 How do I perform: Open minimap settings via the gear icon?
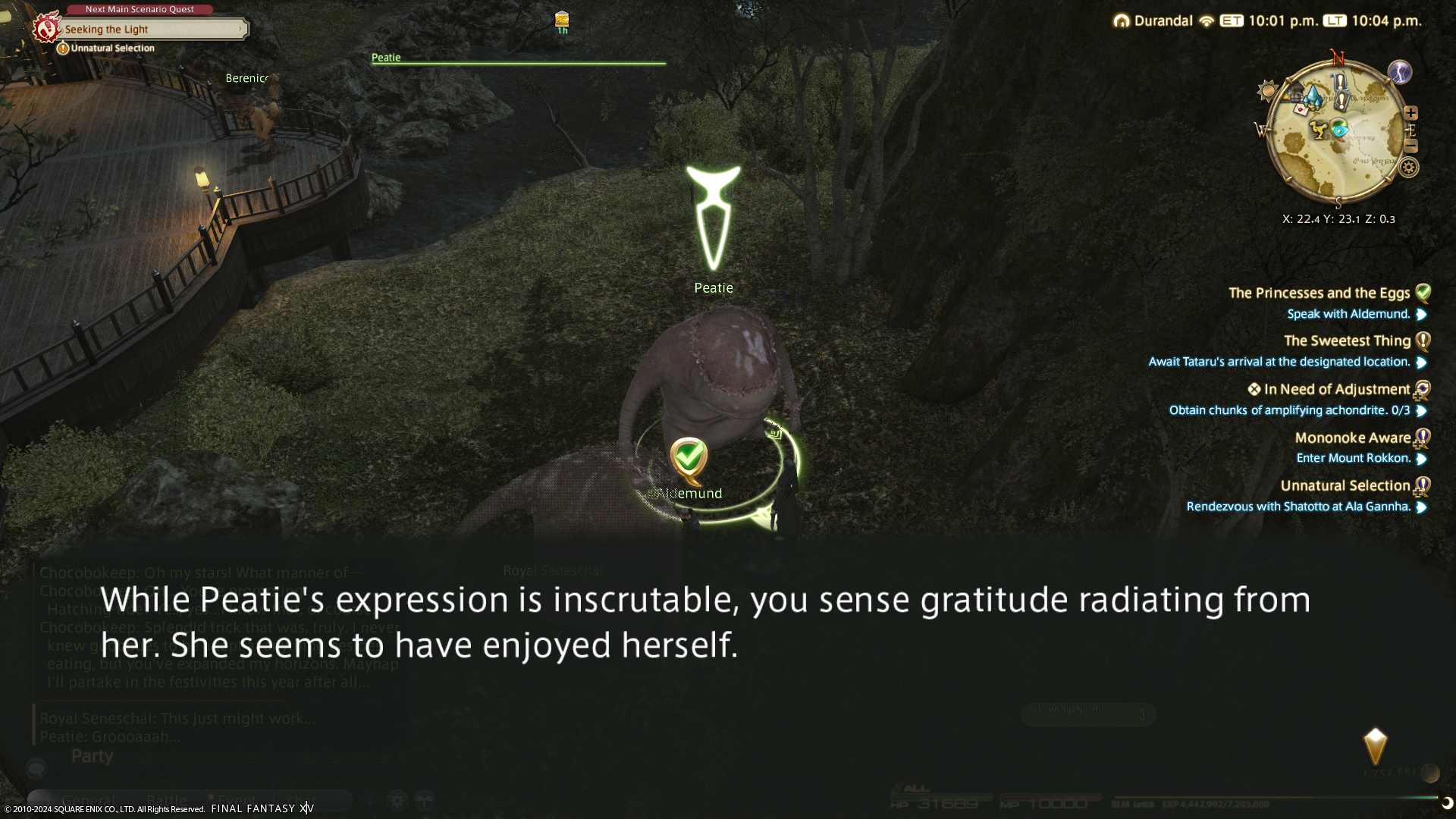[1409, 168]
